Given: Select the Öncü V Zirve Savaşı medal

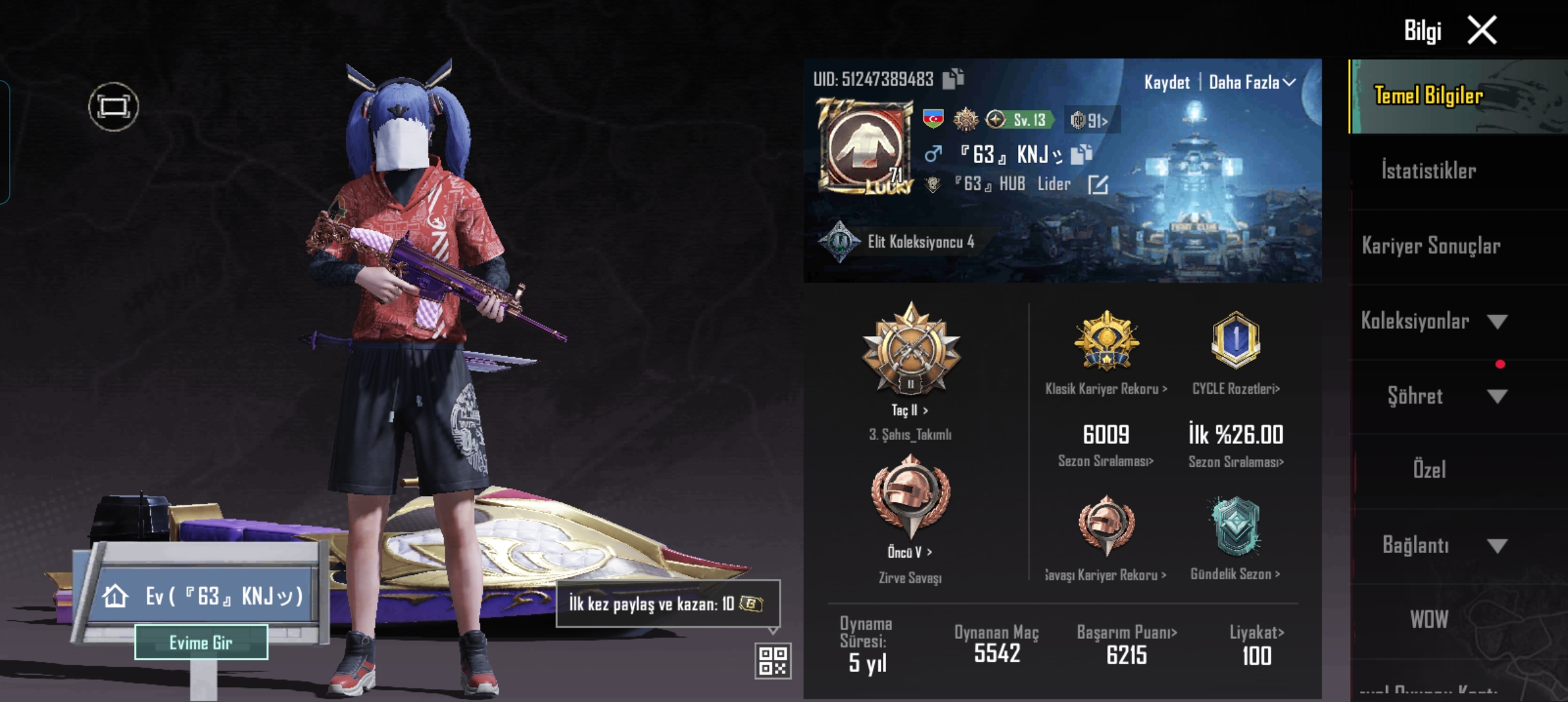Looking at the screenshot, I should pyautogui.click(x=911, y=497).
